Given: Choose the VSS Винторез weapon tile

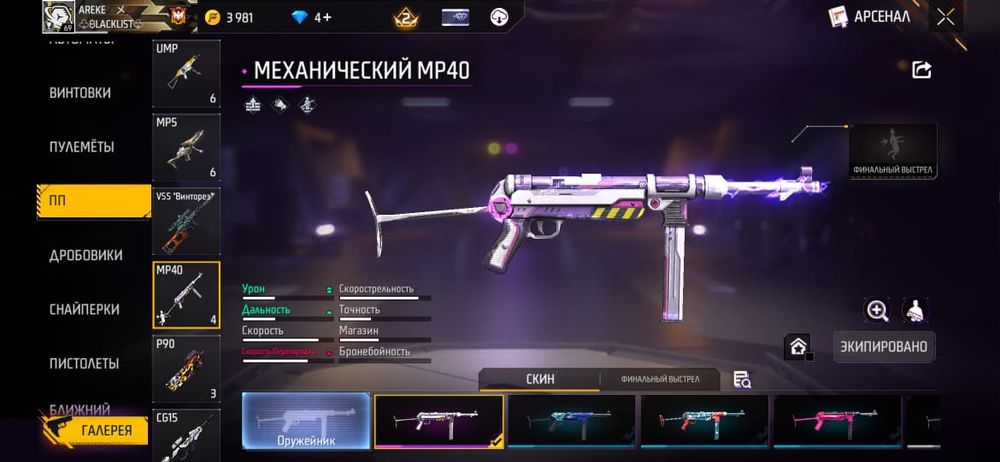Looking at the screenshot, I should click(186, 221).
